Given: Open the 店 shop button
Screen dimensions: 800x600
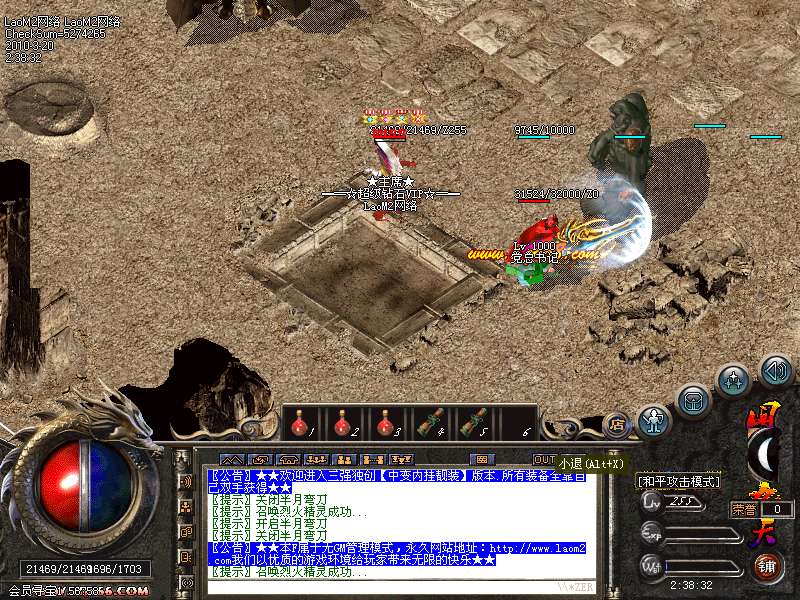Looking at the screenshot, I should pos(617,422).
